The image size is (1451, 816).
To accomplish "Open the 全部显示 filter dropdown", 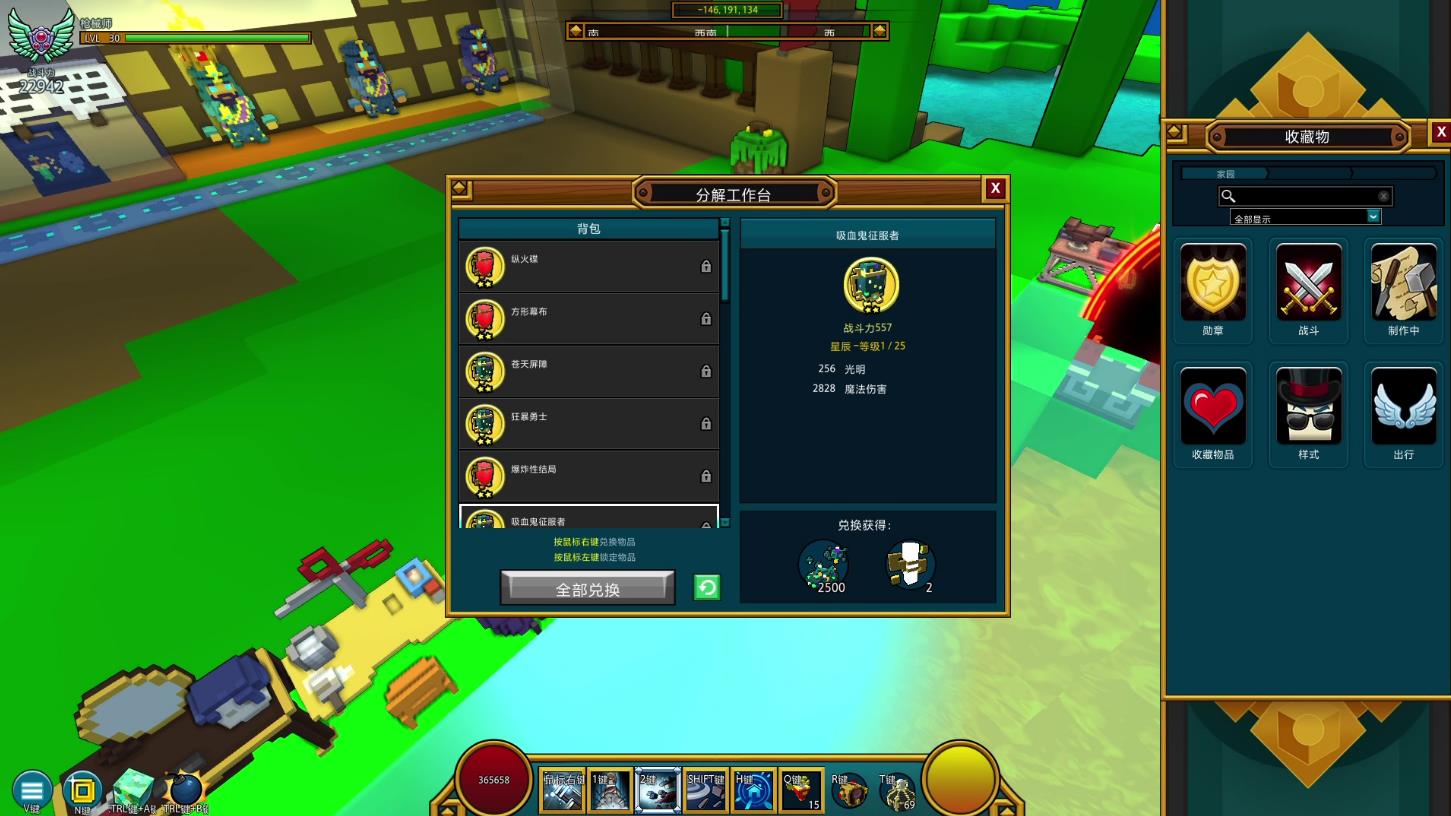I will 1305,217.
